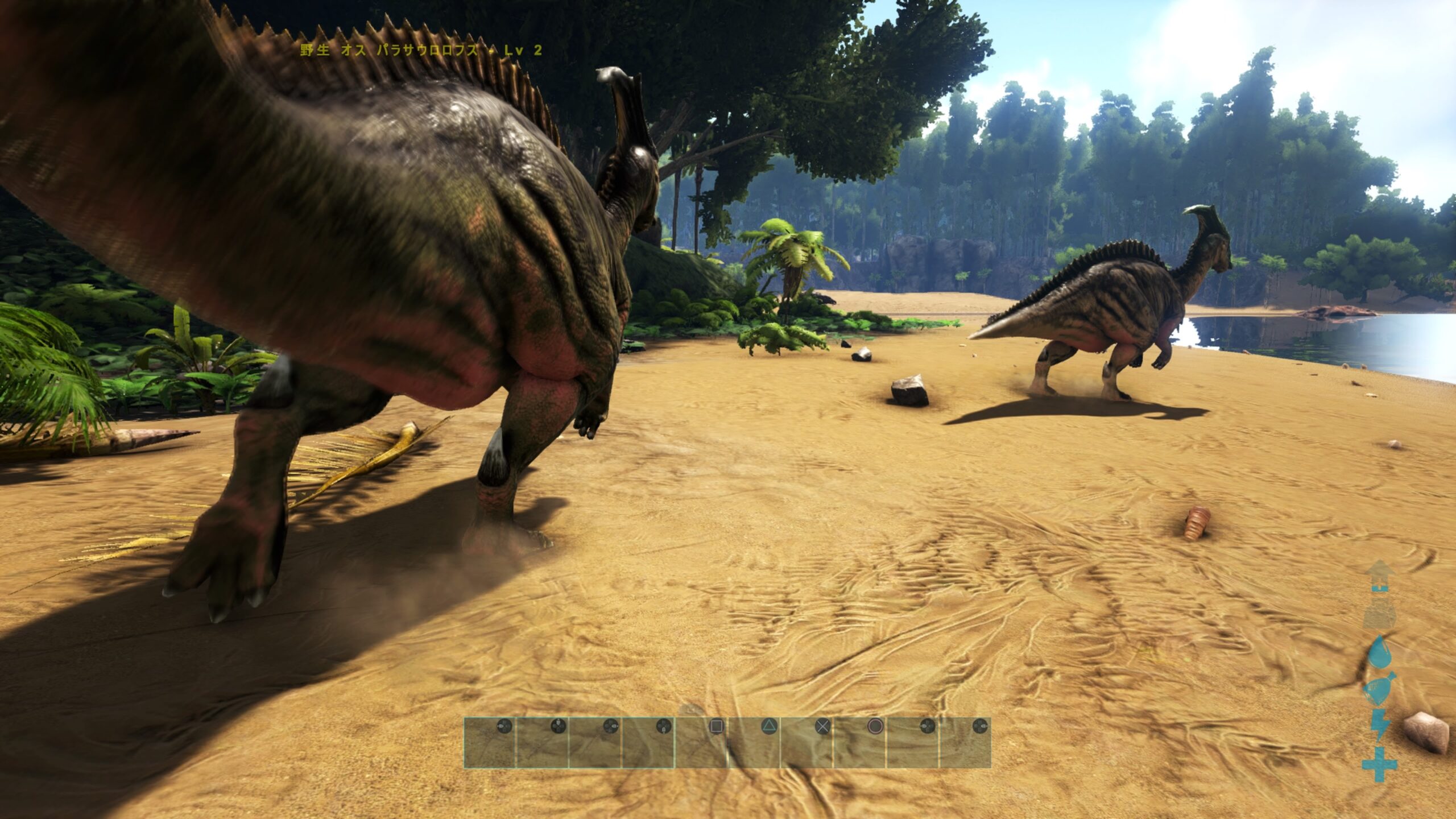Click the stamina lightning bolt icon
Viewport: 1456px width, 819px height.
(x=1379, y=725)
